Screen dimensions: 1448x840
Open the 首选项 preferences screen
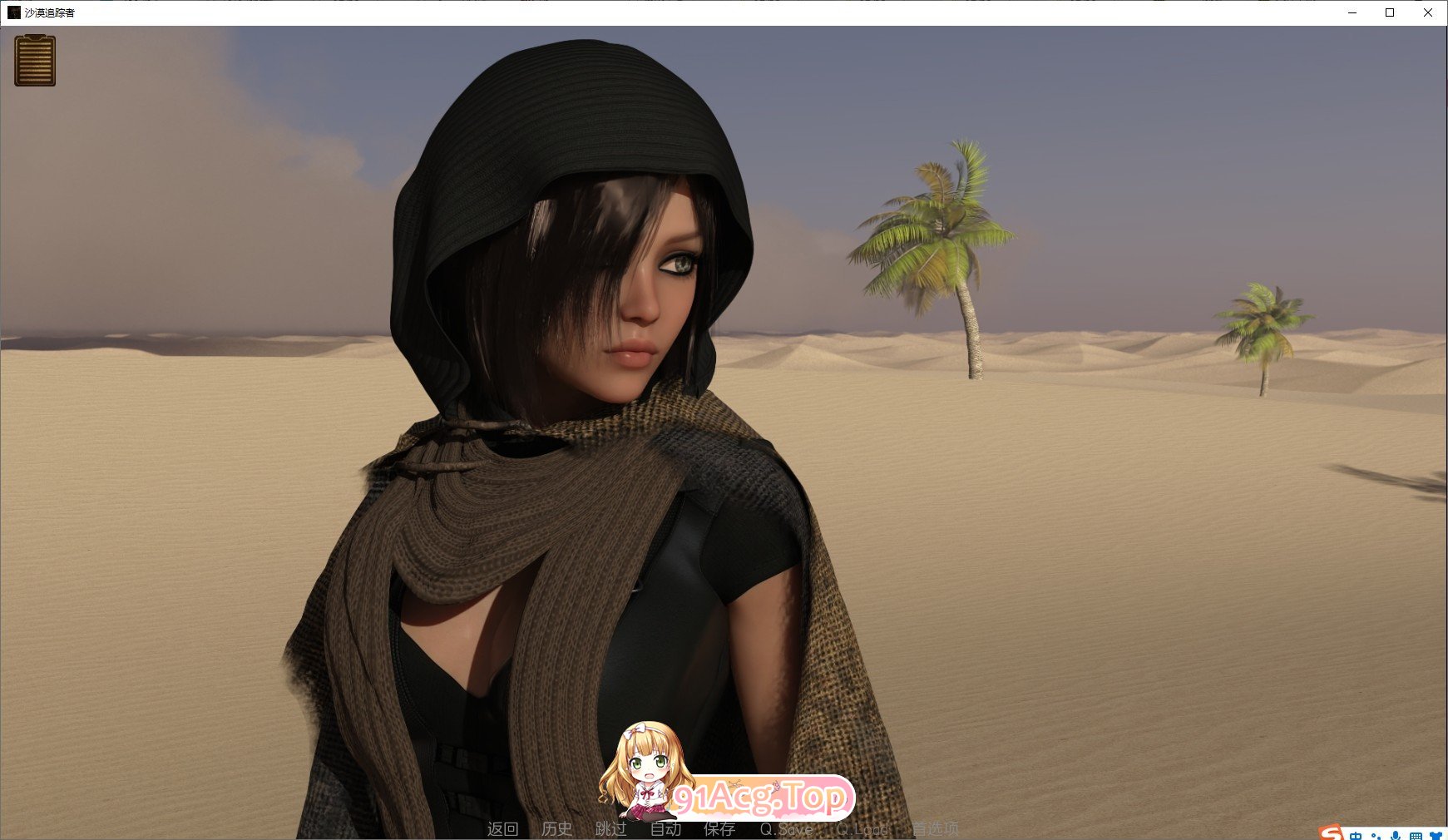coord(937,829)
